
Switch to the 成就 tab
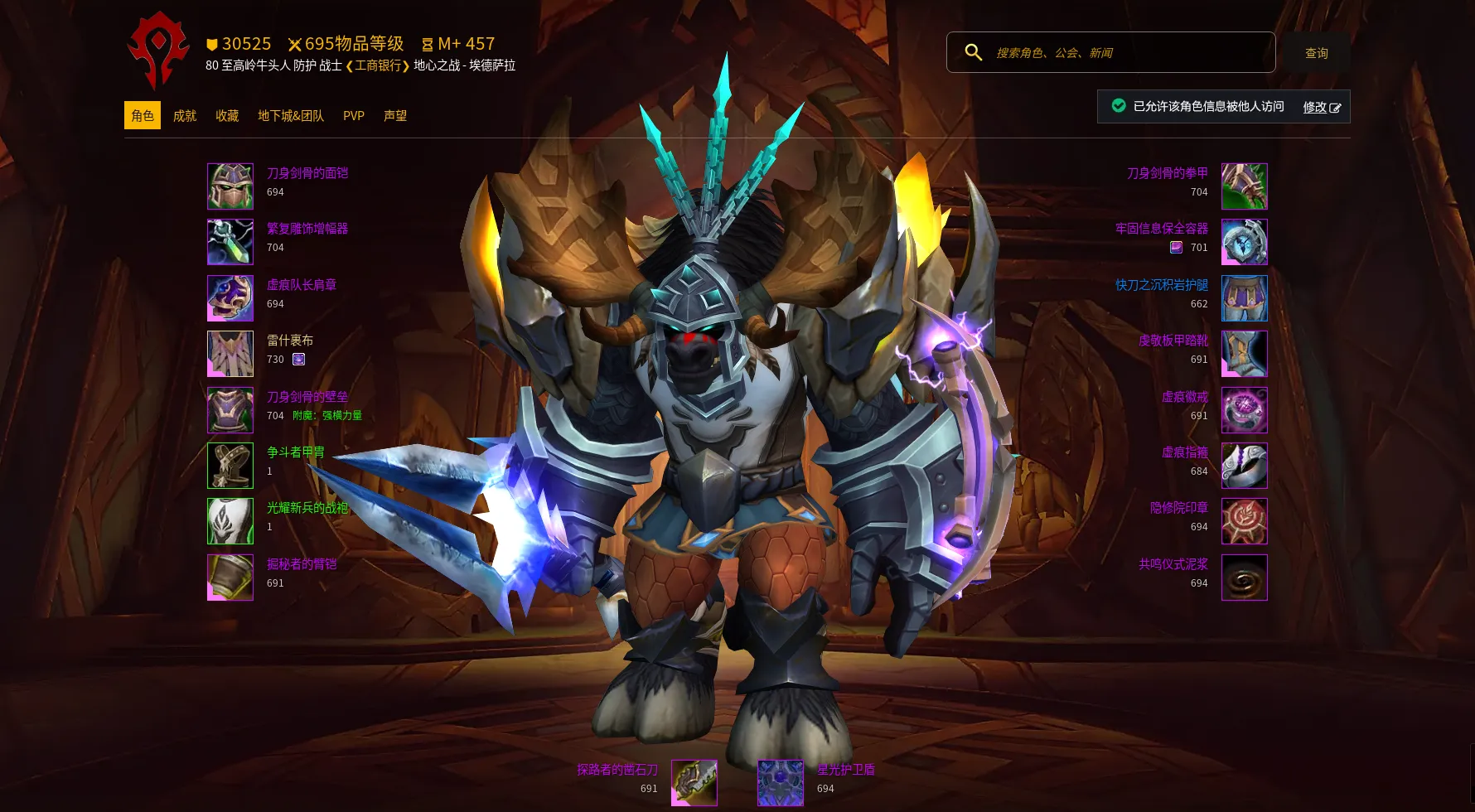click(x=185, y=116)
